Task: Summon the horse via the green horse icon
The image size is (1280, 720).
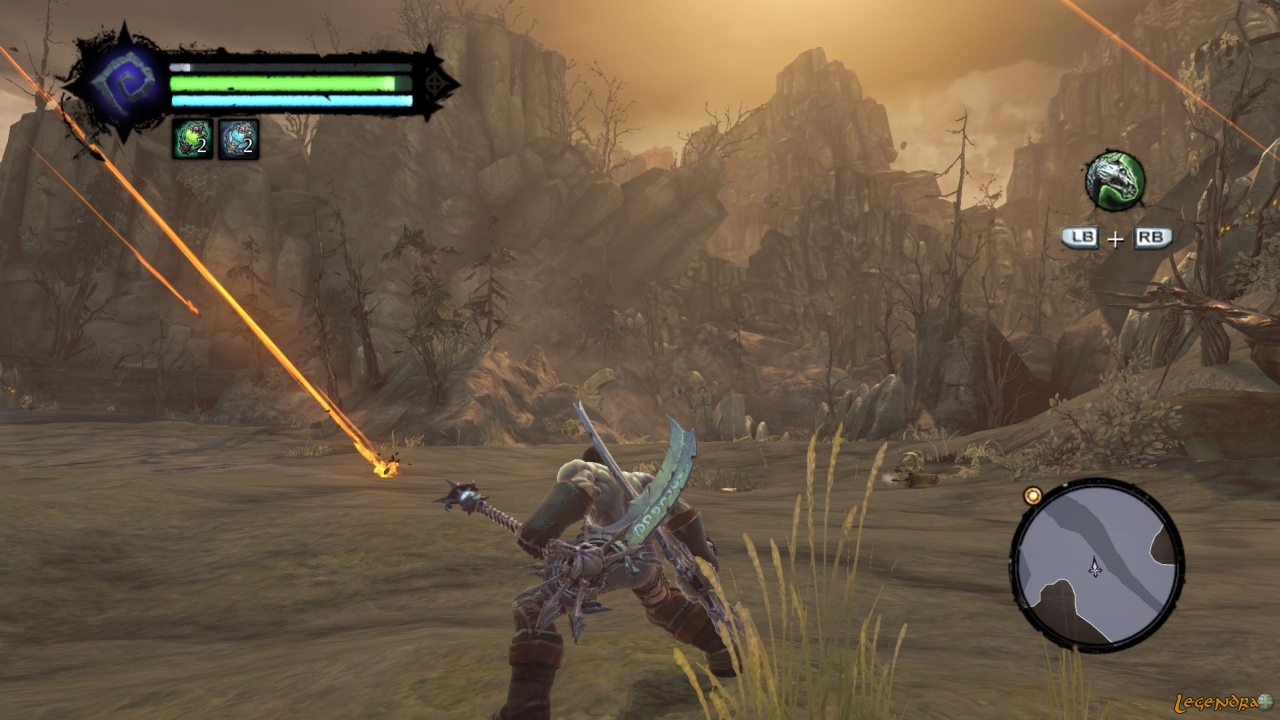Action: [x=1115, y=181]
